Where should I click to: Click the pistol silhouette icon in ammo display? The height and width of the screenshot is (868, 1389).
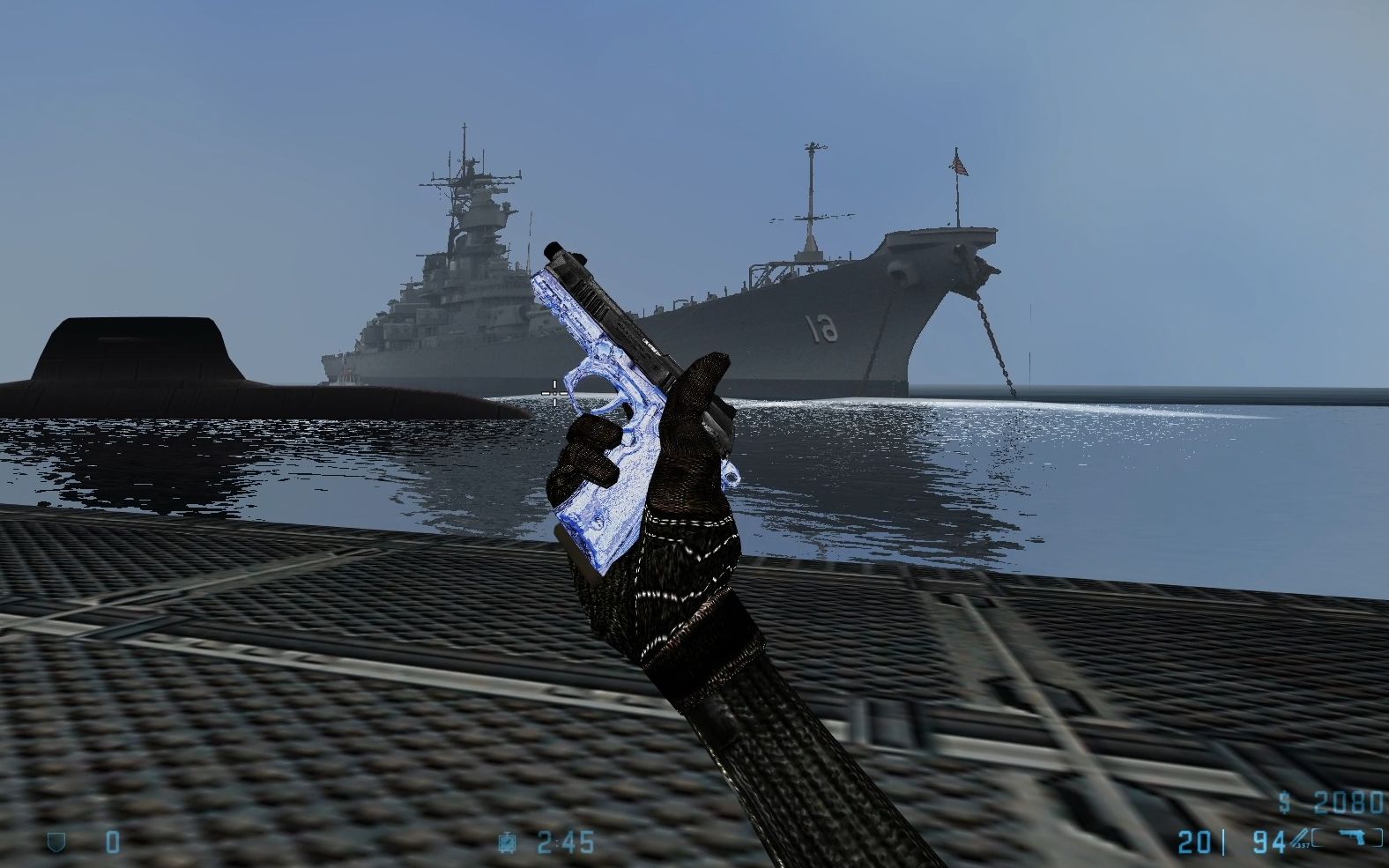(x=1353, y=837)
